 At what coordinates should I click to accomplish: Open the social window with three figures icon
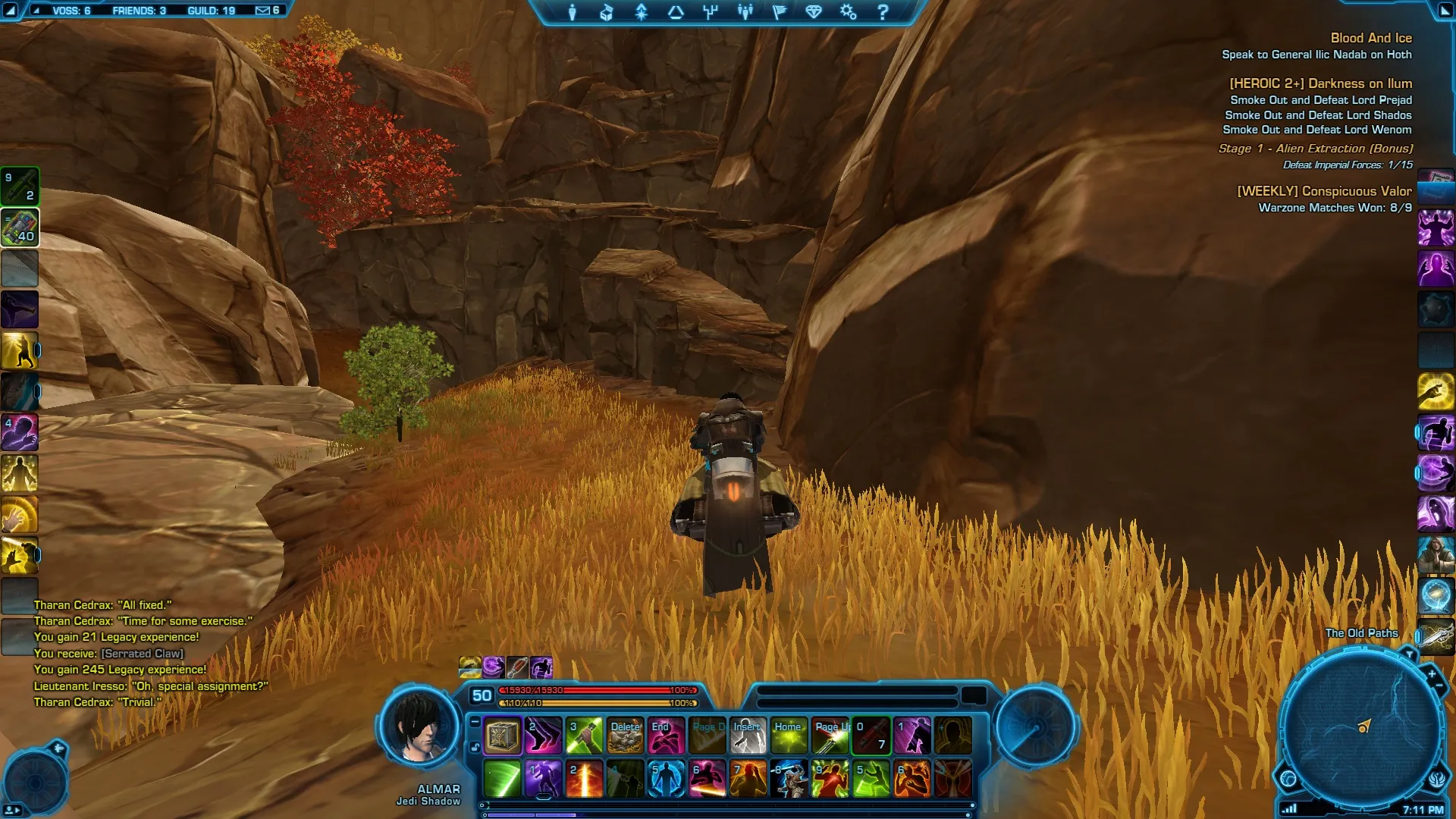tap(745, 12)
